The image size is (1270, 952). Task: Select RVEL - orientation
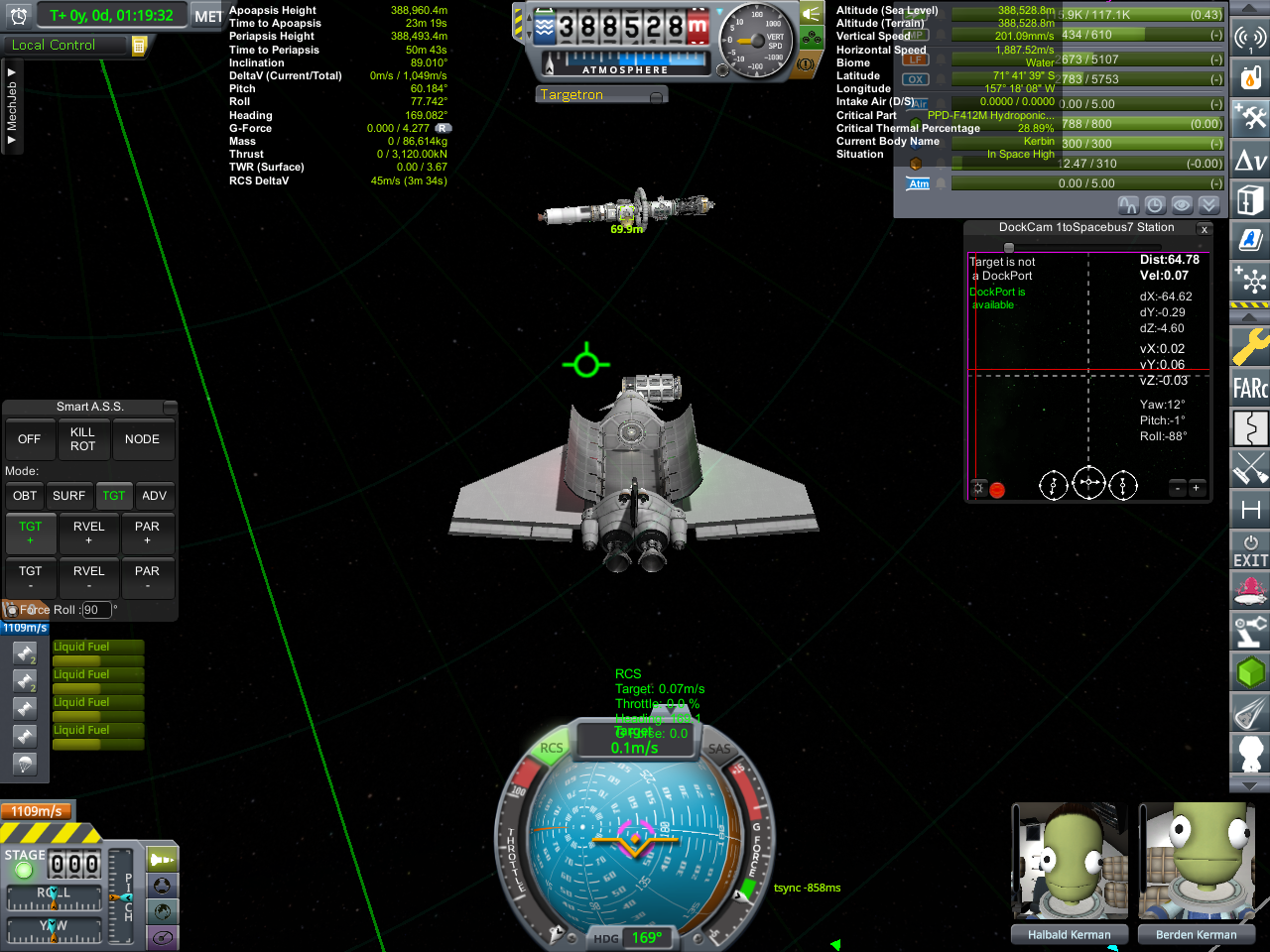[89, 577]
